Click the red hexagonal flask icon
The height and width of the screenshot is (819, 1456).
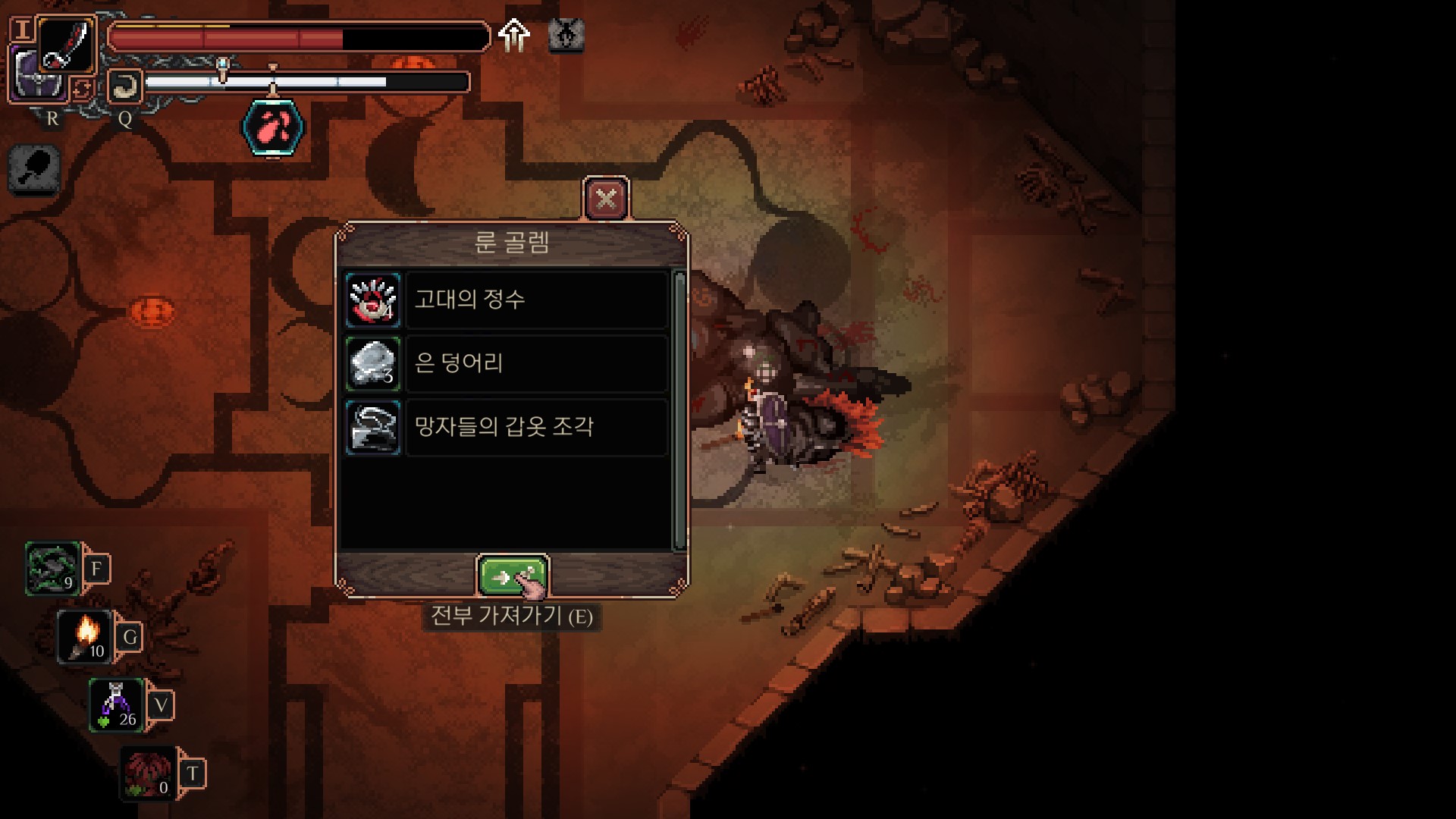[273, 127]
